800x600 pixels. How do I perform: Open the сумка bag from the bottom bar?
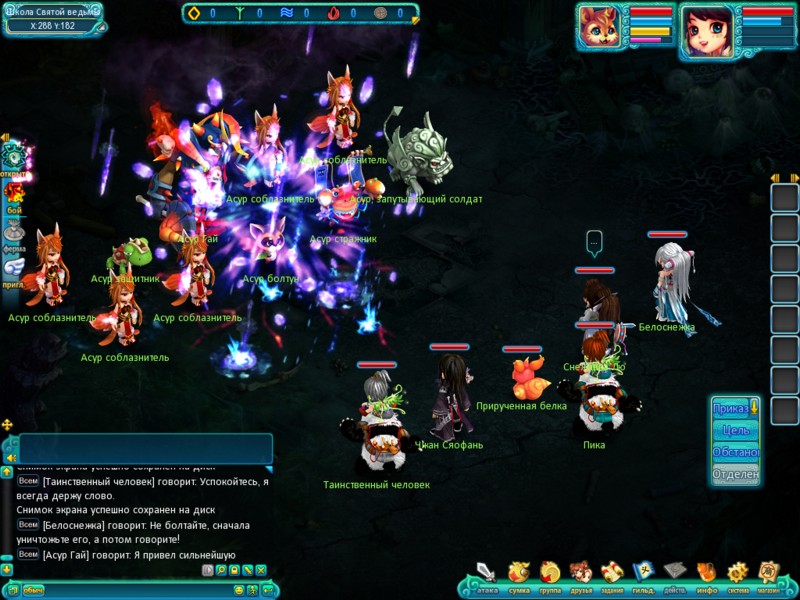[x=519, y=573]
